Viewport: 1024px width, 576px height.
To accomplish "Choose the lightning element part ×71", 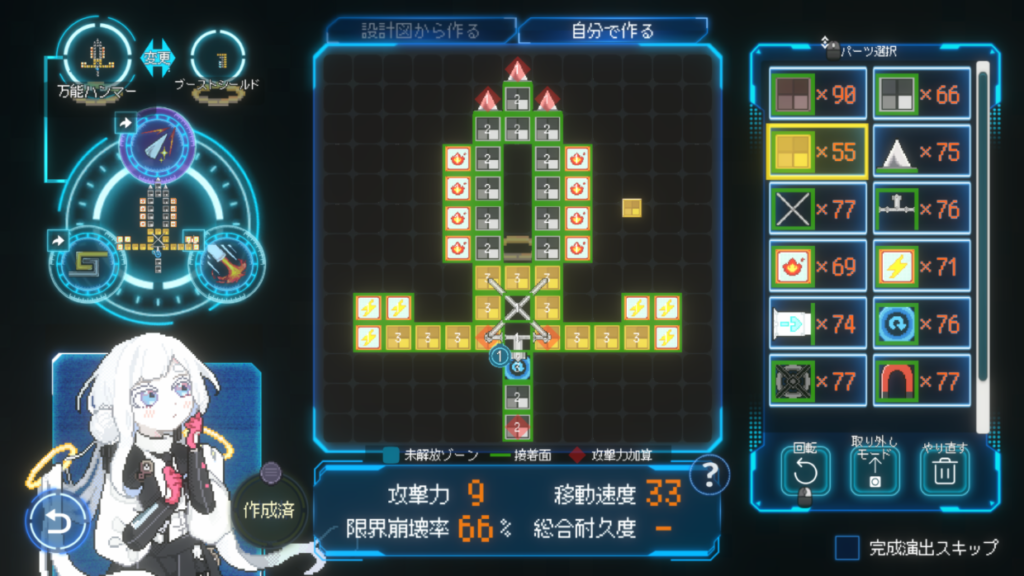I will click(x=921, y=266).
